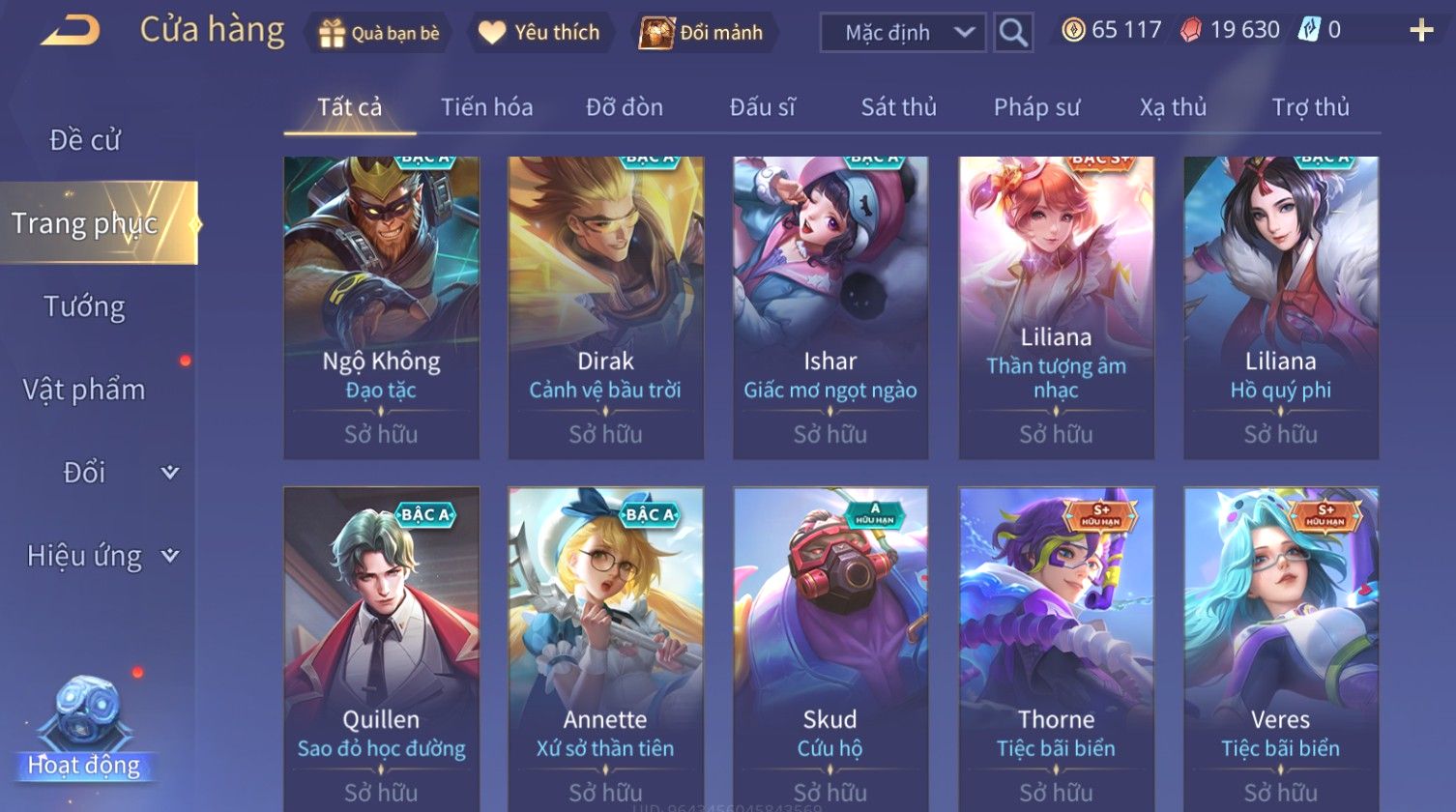Viewport: 1456px width, 812px height.
Task: Click the magnifying glass search button
Action: (x=1012, y=33)
